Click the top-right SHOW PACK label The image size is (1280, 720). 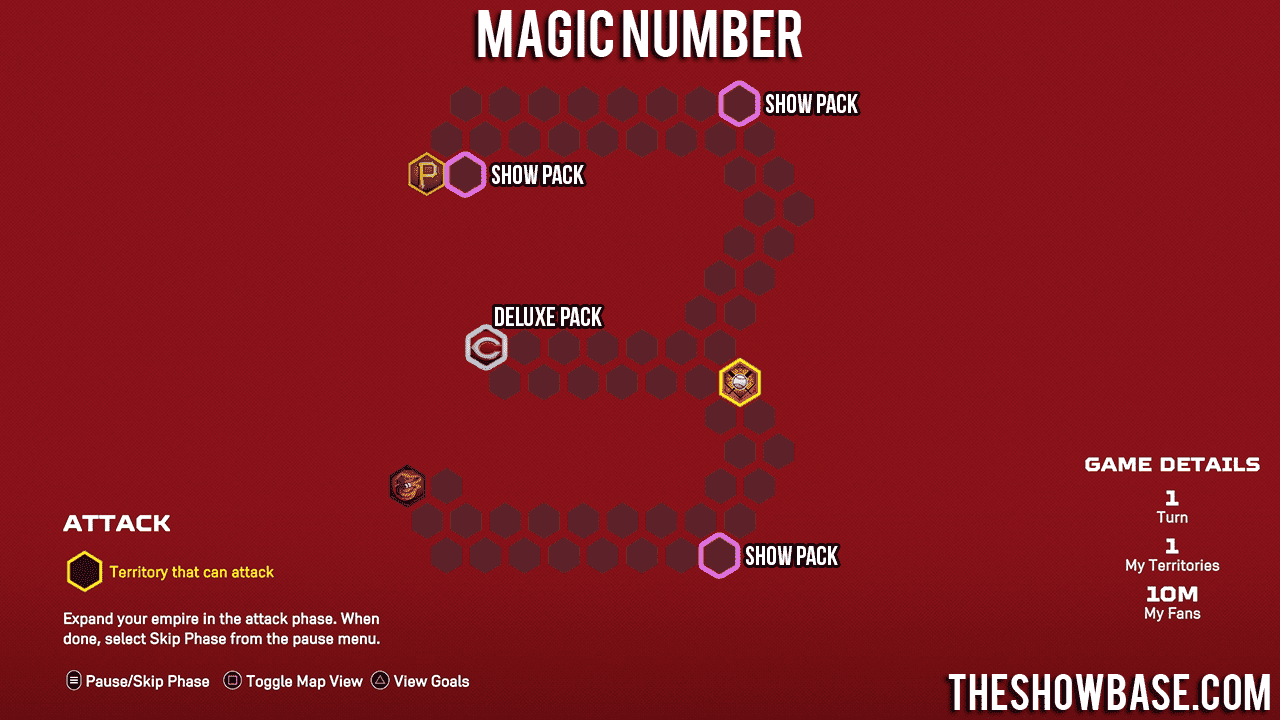coord(811,103)
